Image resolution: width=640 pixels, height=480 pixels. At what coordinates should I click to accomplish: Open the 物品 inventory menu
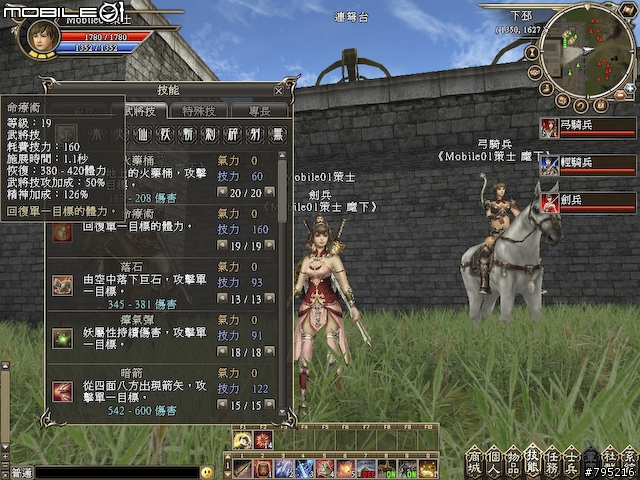click(514, 462)
